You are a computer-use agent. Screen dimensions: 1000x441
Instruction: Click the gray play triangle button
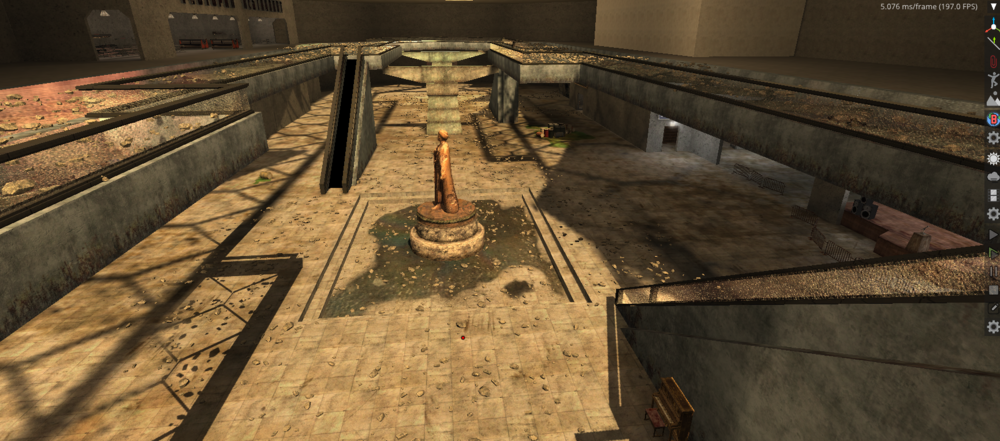point(993,234)
